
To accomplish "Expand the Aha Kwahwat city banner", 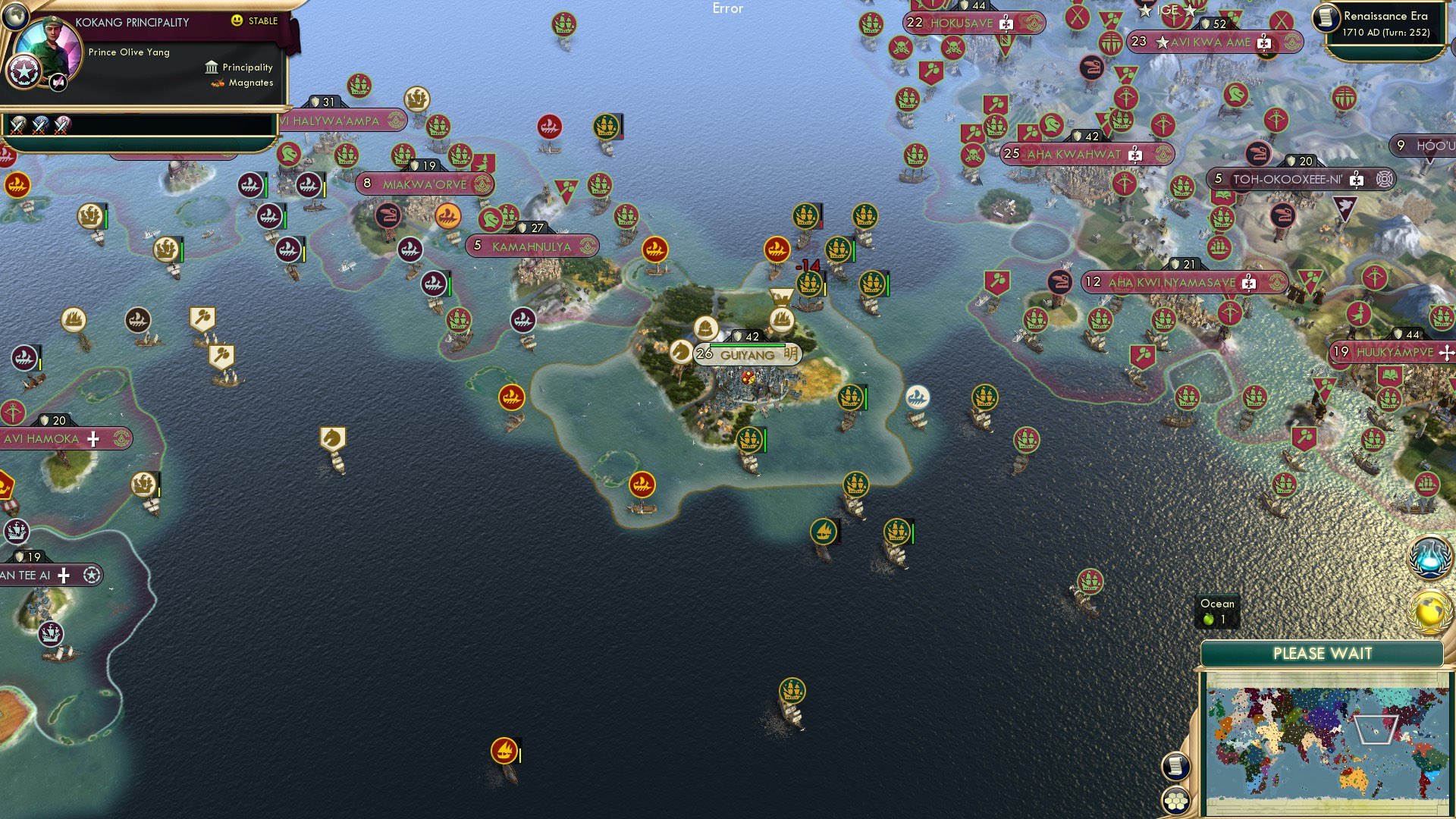I will pos(1078,154).
